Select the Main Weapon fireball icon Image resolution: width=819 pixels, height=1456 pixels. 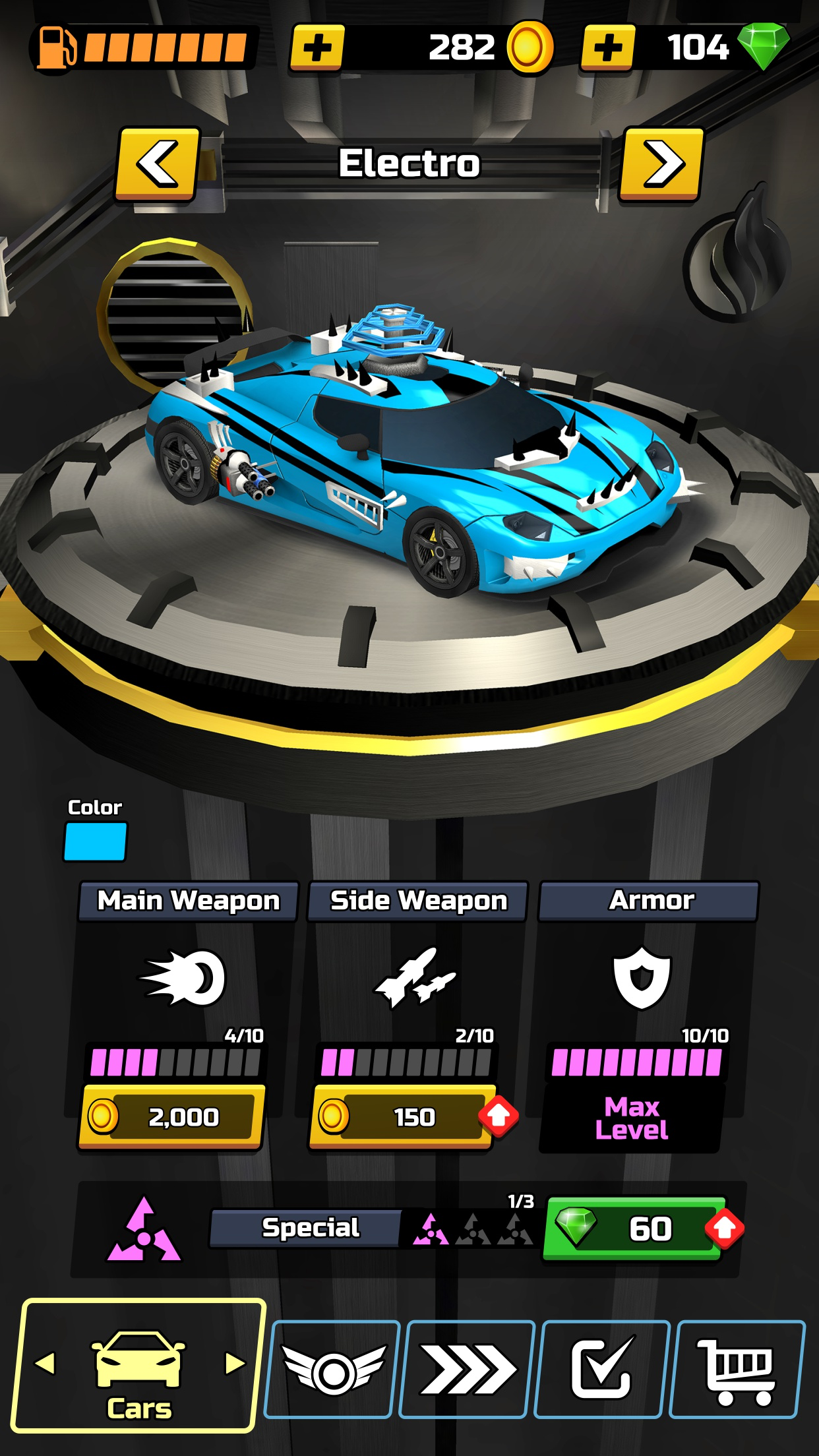pos(184,977)
